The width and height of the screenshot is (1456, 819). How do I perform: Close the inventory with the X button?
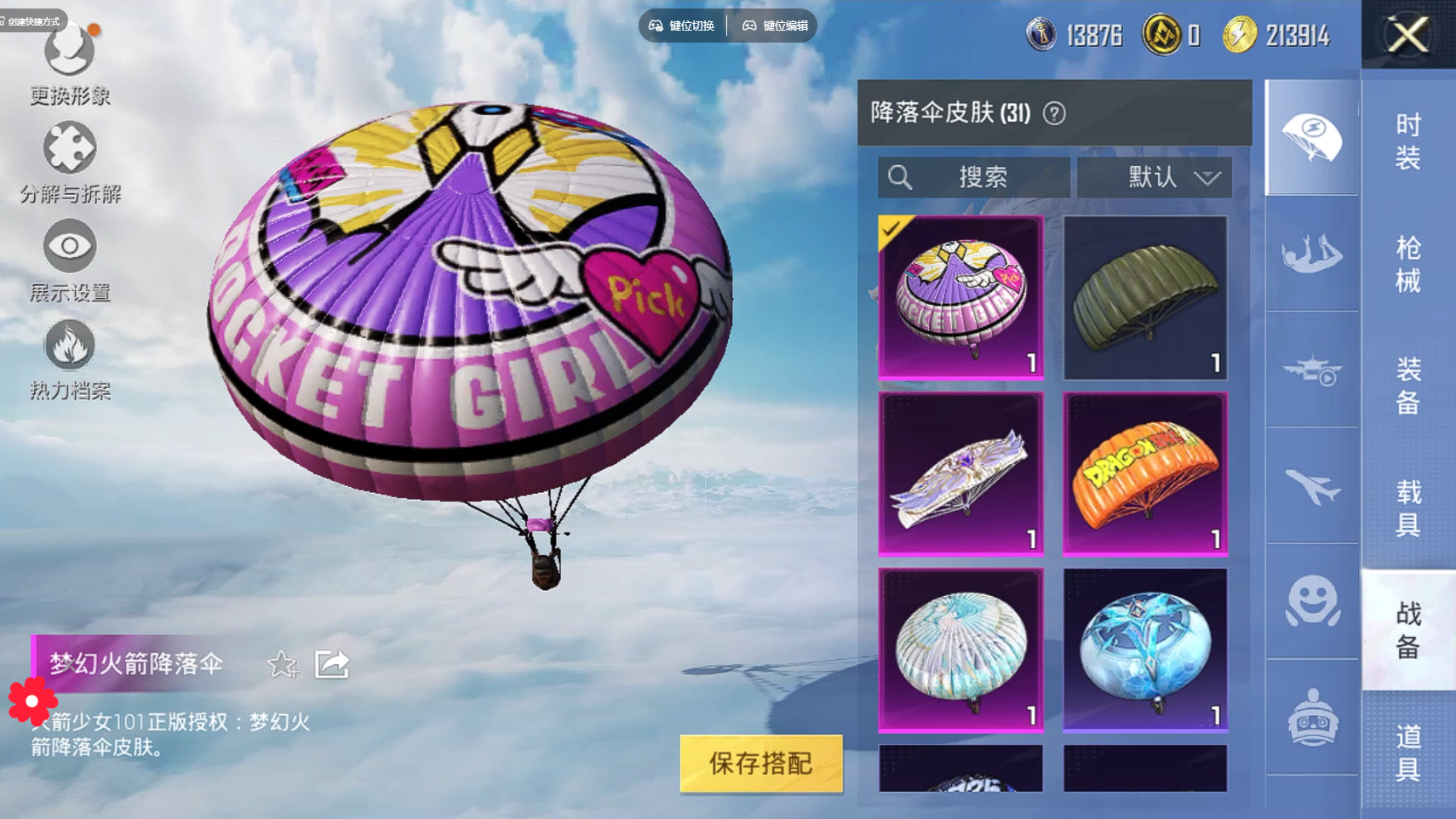coord(1407,35)
